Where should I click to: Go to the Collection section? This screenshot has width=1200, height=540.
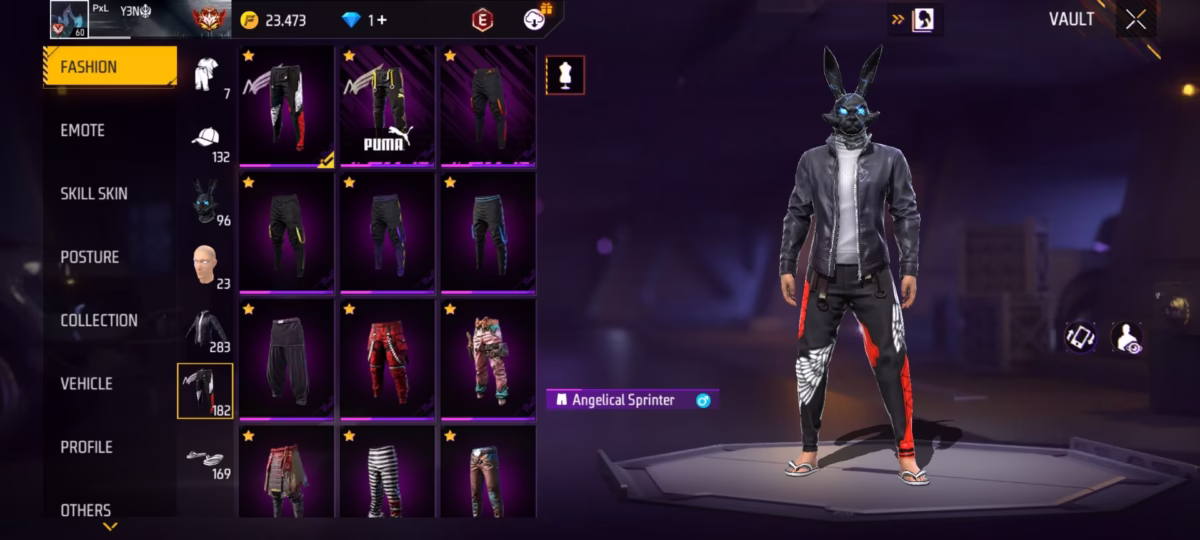click(x=99, y=321)
